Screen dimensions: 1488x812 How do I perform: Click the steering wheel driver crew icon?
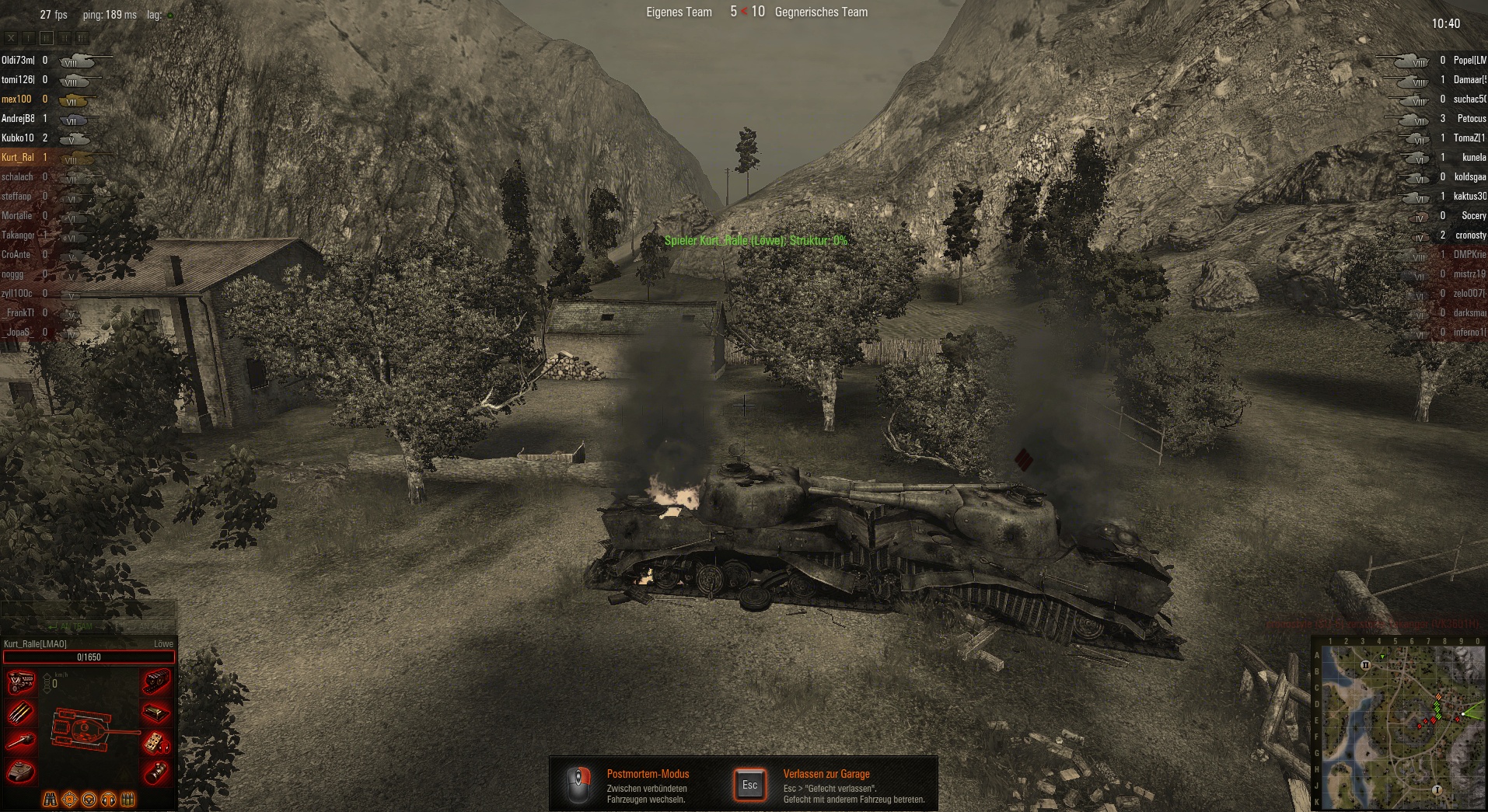click(89, 799)
